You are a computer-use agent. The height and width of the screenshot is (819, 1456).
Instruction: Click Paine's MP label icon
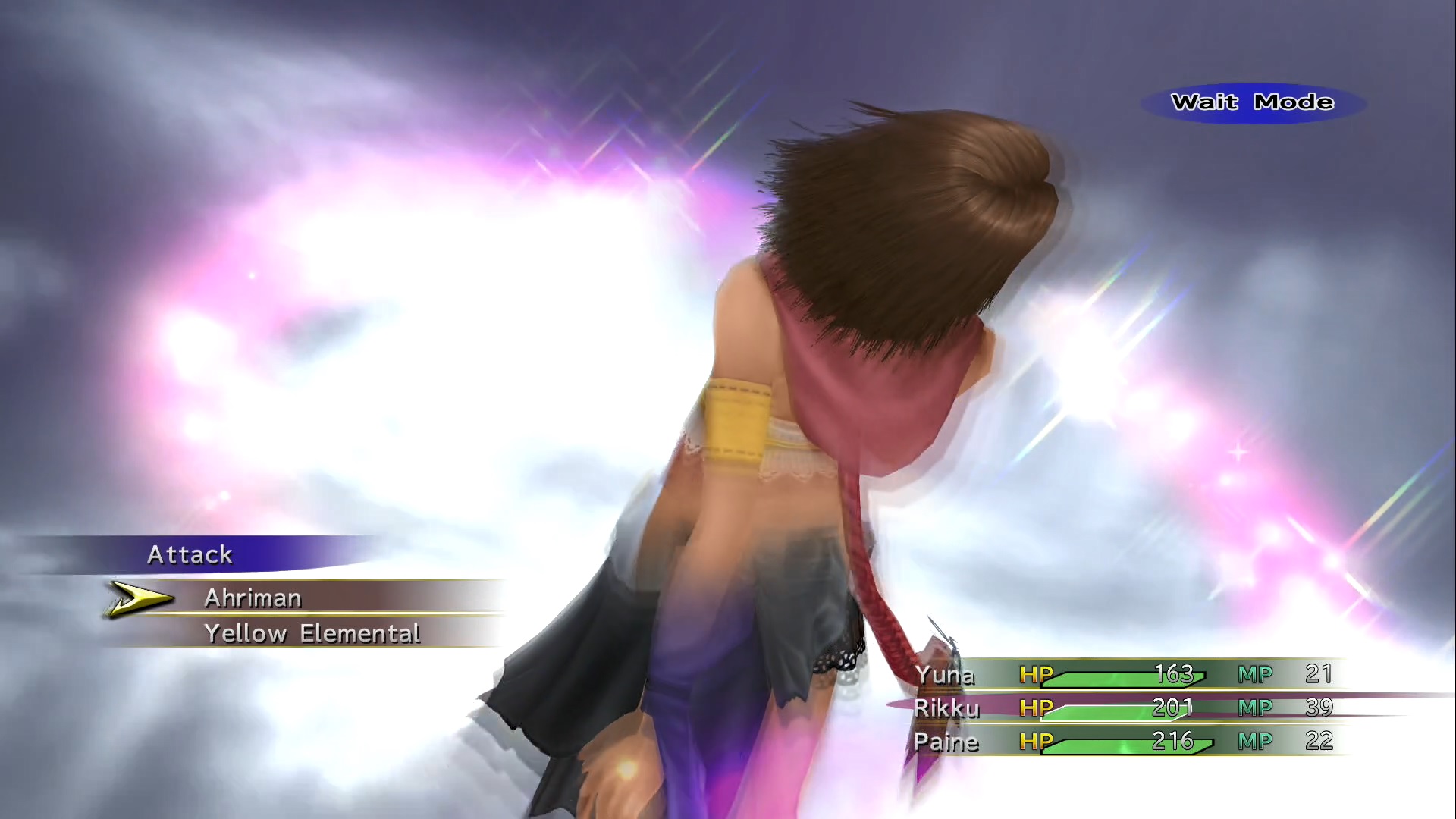coord(1255,742)
